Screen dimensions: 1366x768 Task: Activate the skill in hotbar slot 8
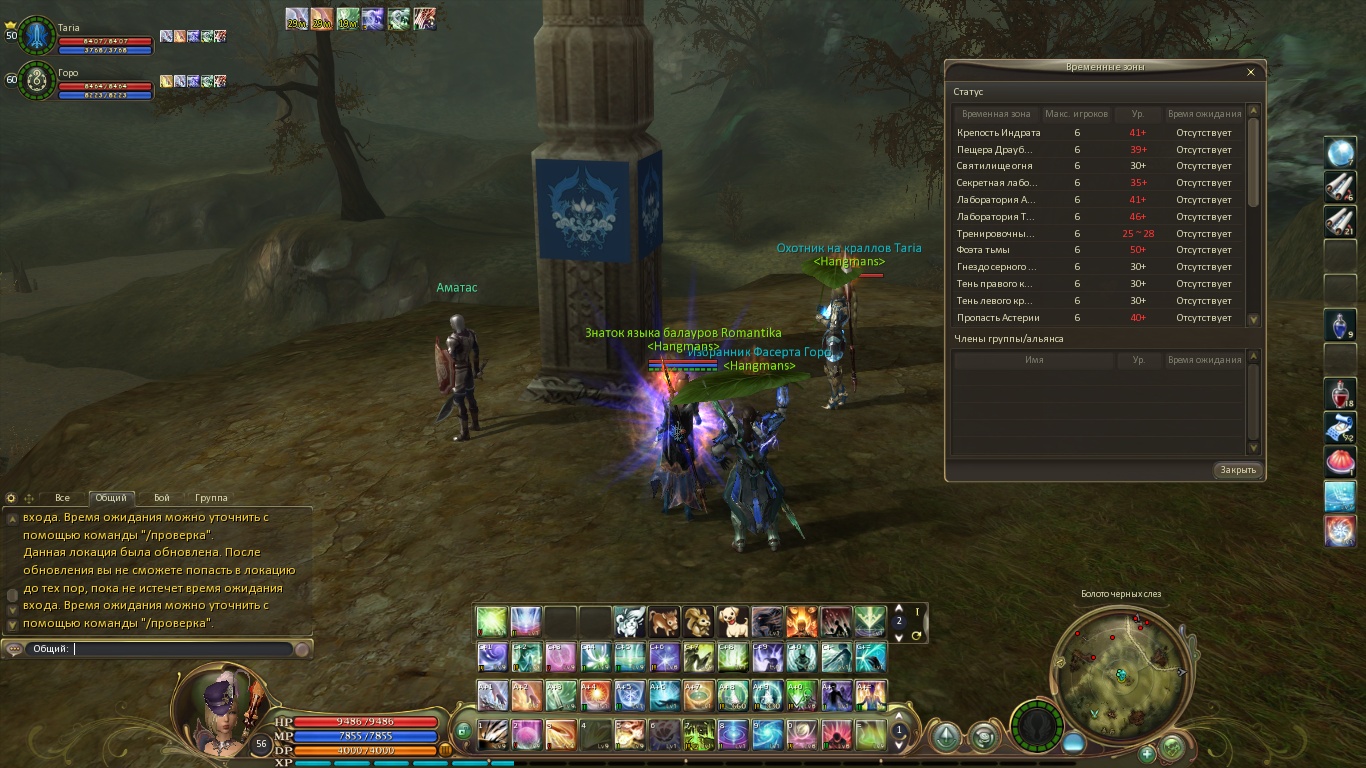732,735
